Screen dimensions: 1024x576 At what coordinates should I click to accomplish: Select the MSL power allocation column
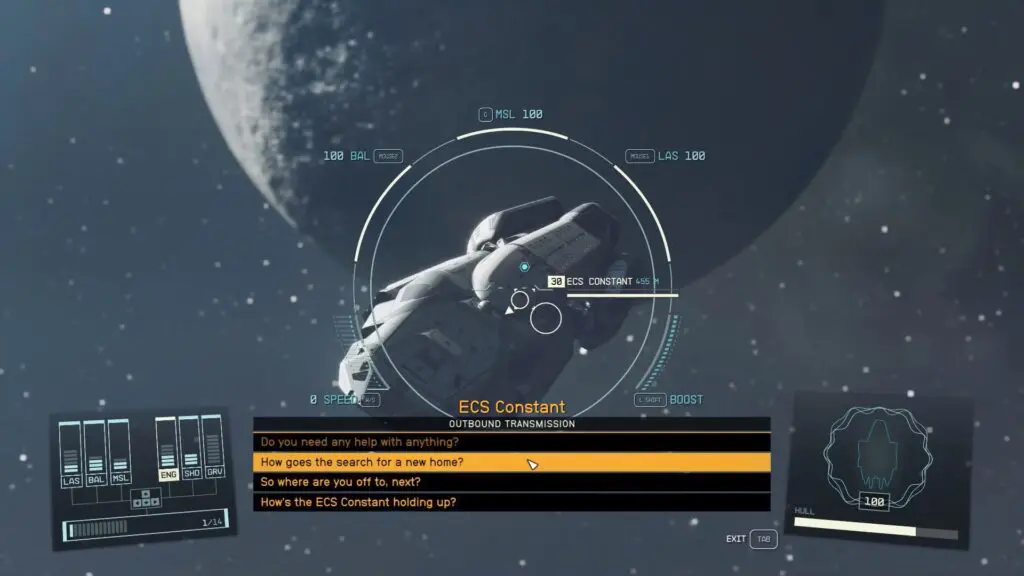[x=119, y=453]
